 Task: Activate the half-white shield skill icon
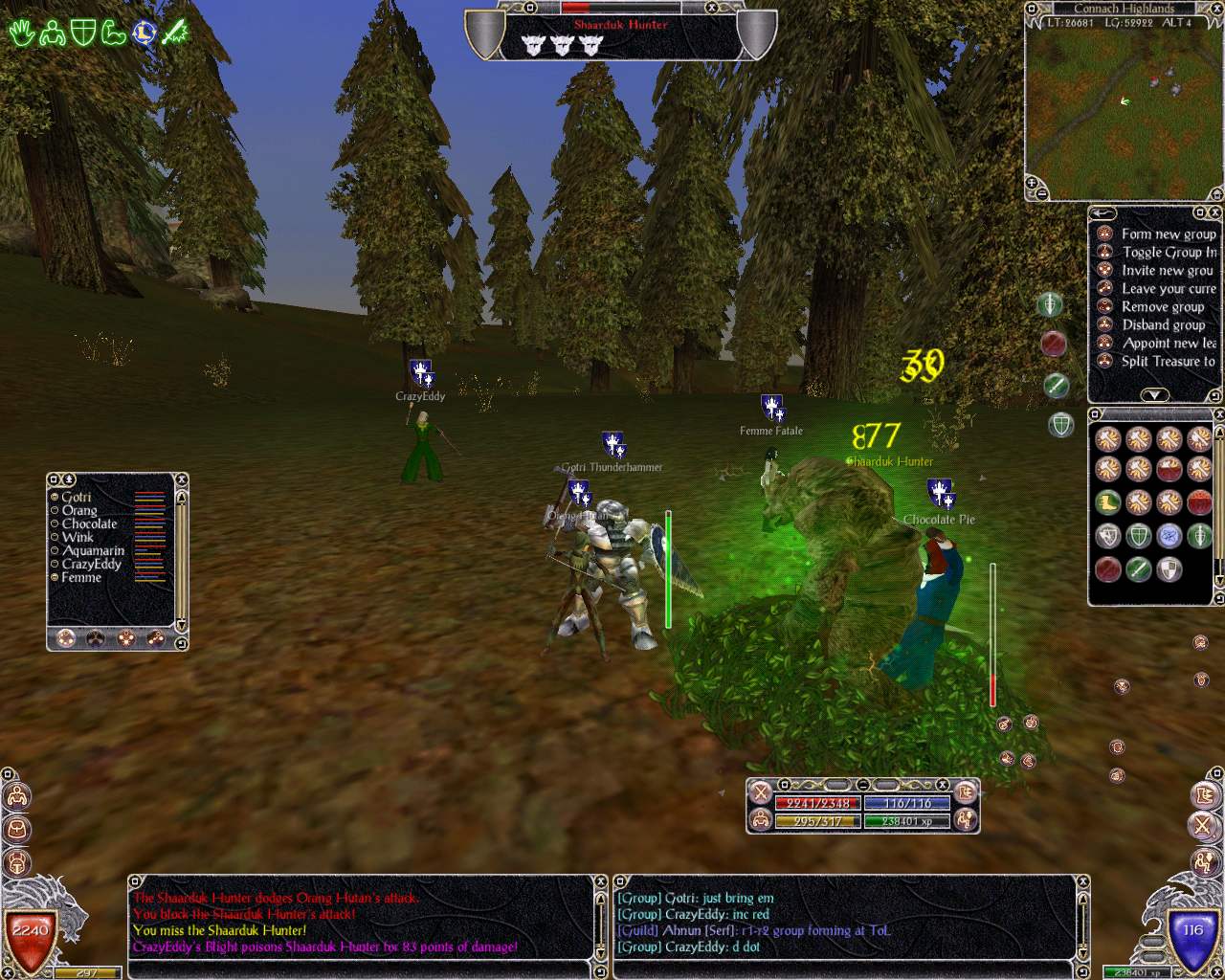pyautogui.click(x=1169, y=570)
